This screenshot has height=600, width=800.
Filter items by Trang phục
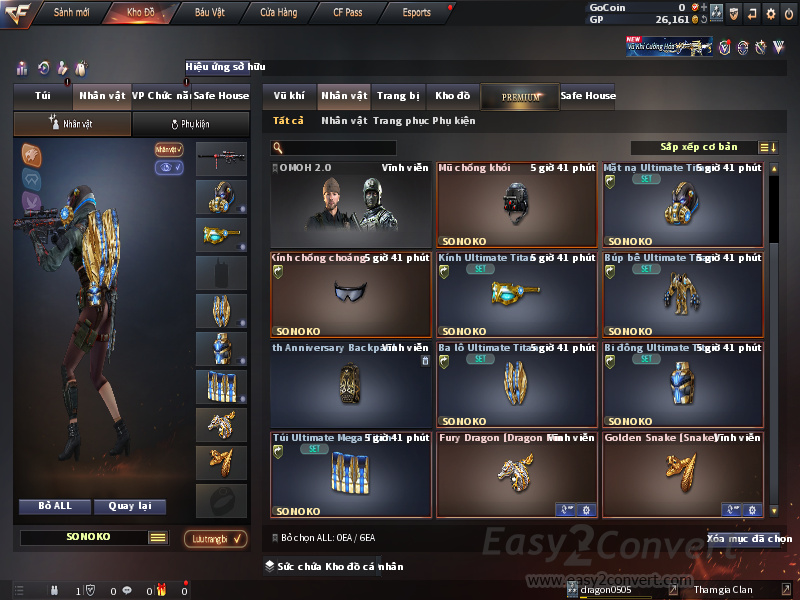pos(400,121)
